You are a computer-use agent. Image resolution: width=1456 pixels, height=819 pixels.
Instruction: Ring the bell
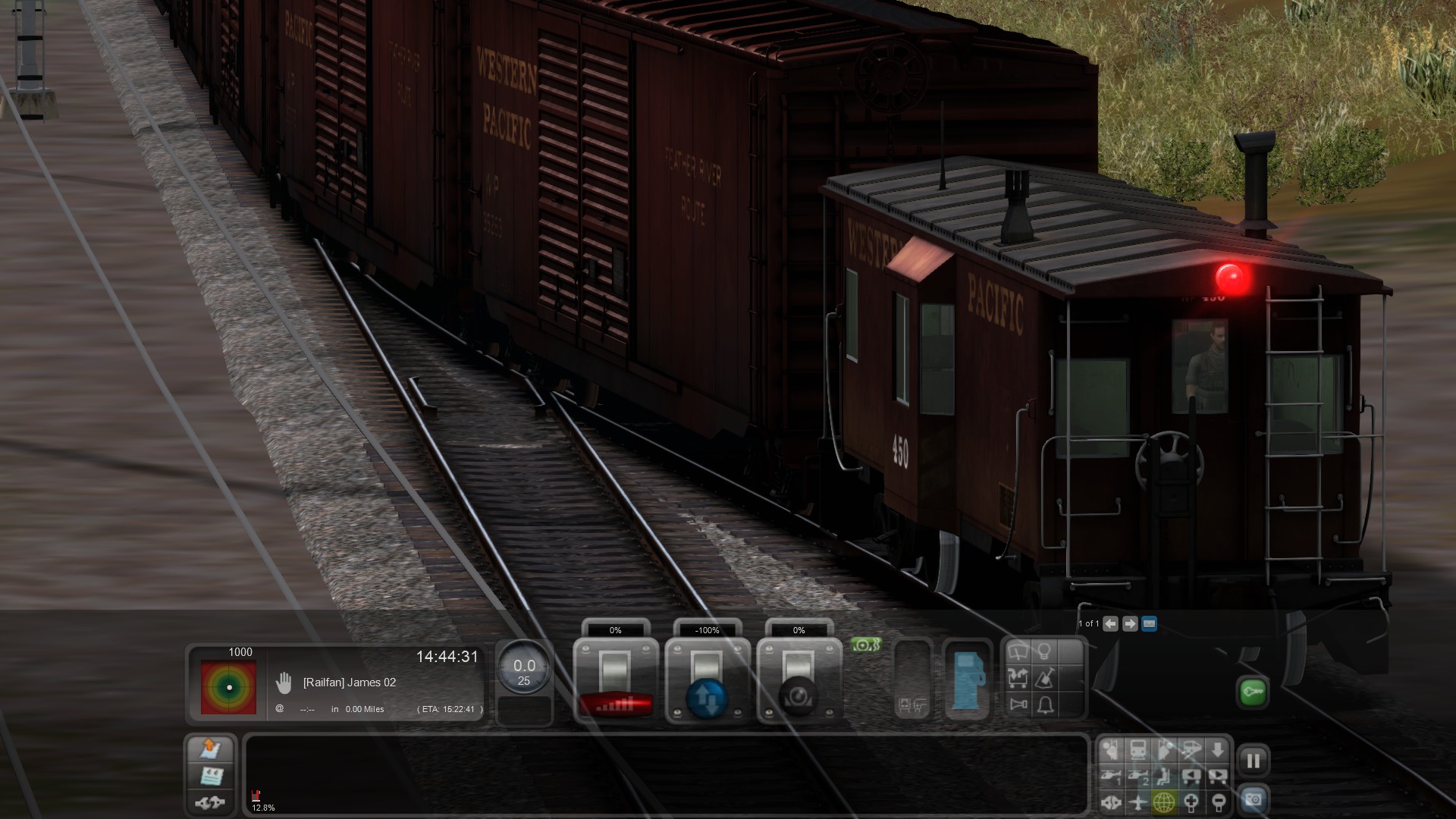click(x=1045, y=705)
